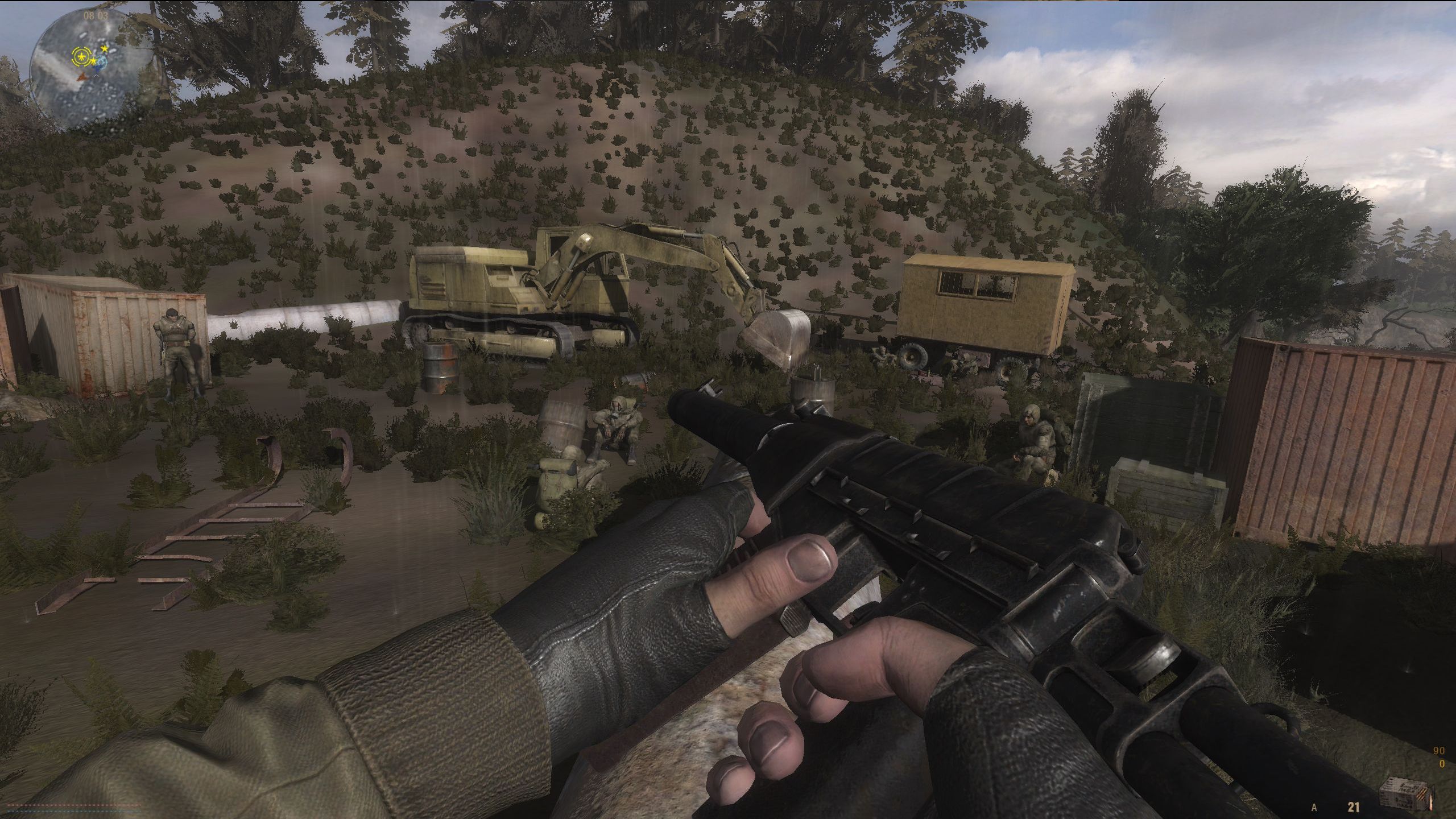The height and width of the screenshot is (819, 1456).
Task: Click the circular minimap
Action: (x=92, y=69)
